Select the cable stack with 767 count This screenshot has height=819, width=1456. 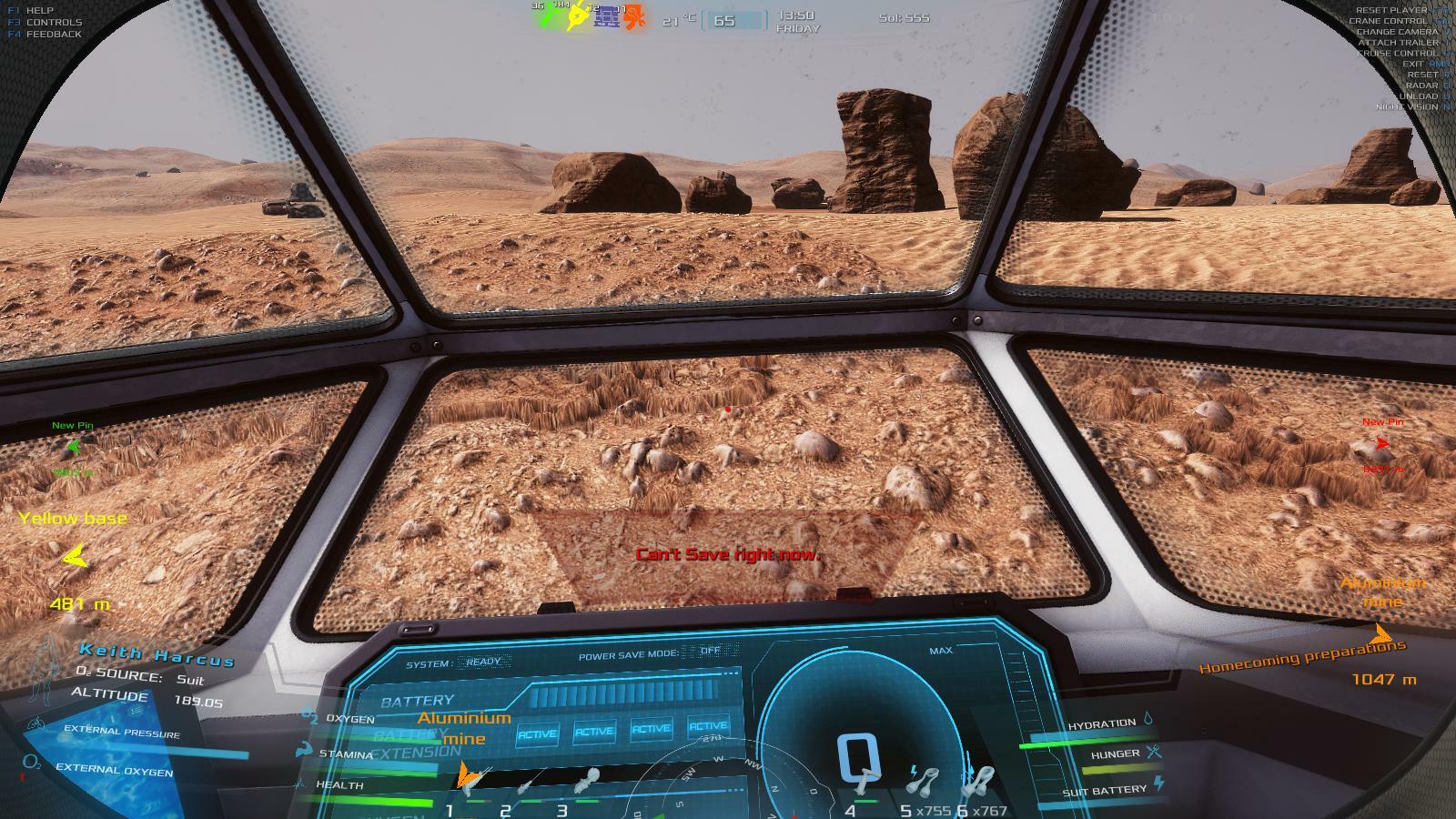[x=980, y=781]
